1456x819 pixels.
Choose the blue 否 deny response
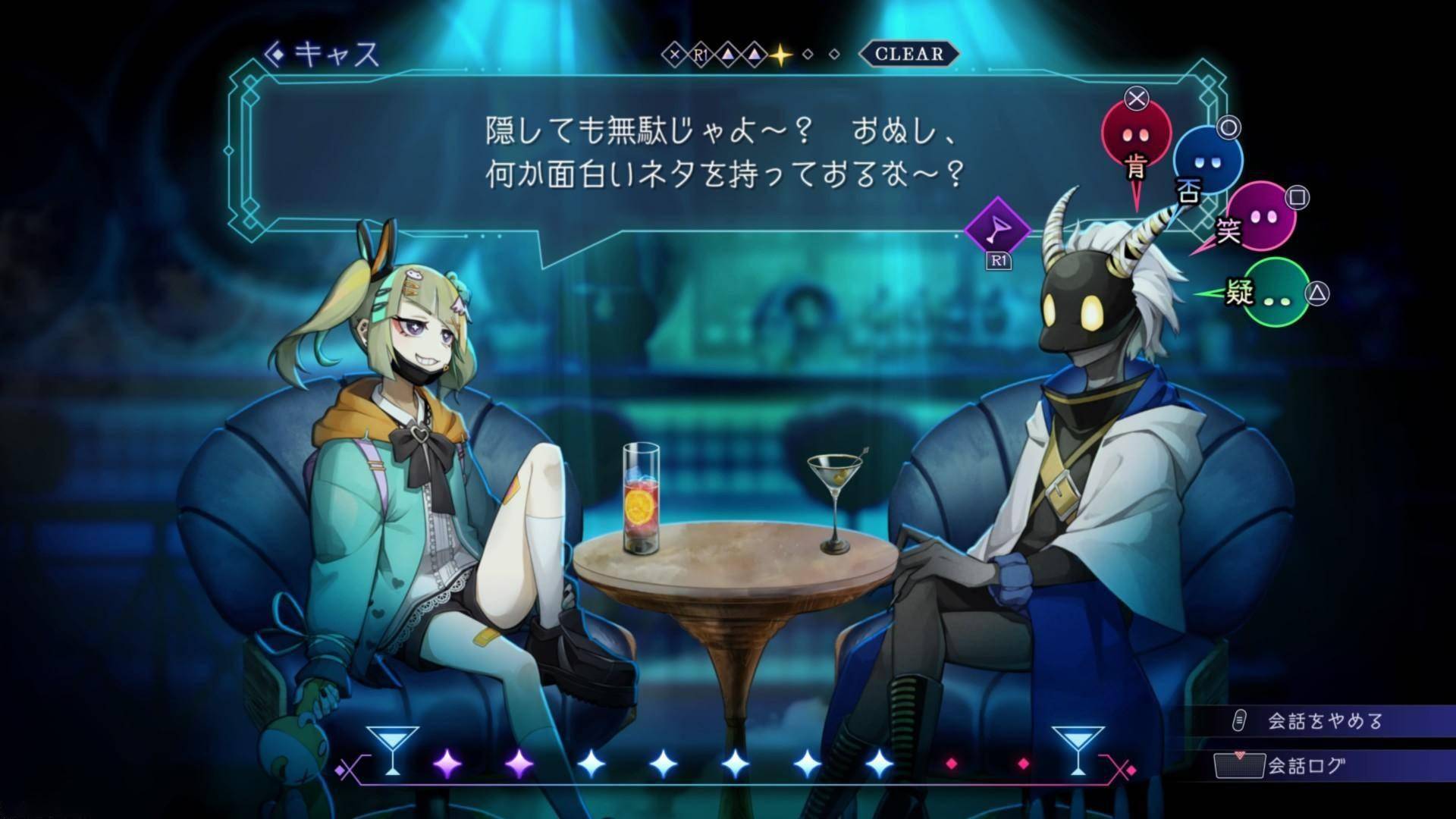coord(1207,161)
